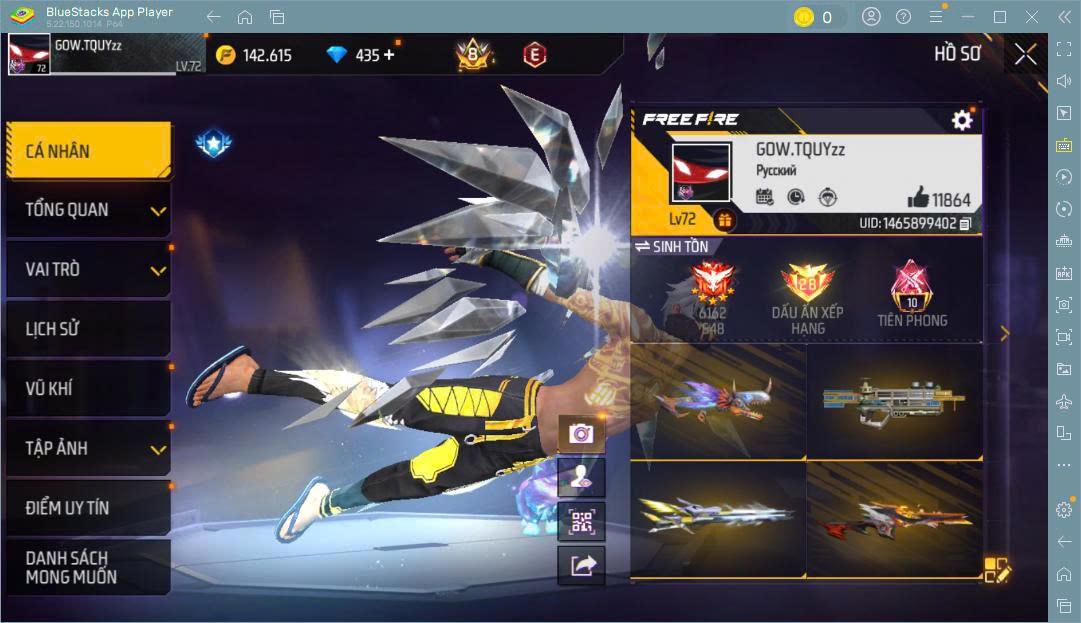Share the profile via share button
The width and height of the screenshot is (1081, 623).
[x=581, y=566]
